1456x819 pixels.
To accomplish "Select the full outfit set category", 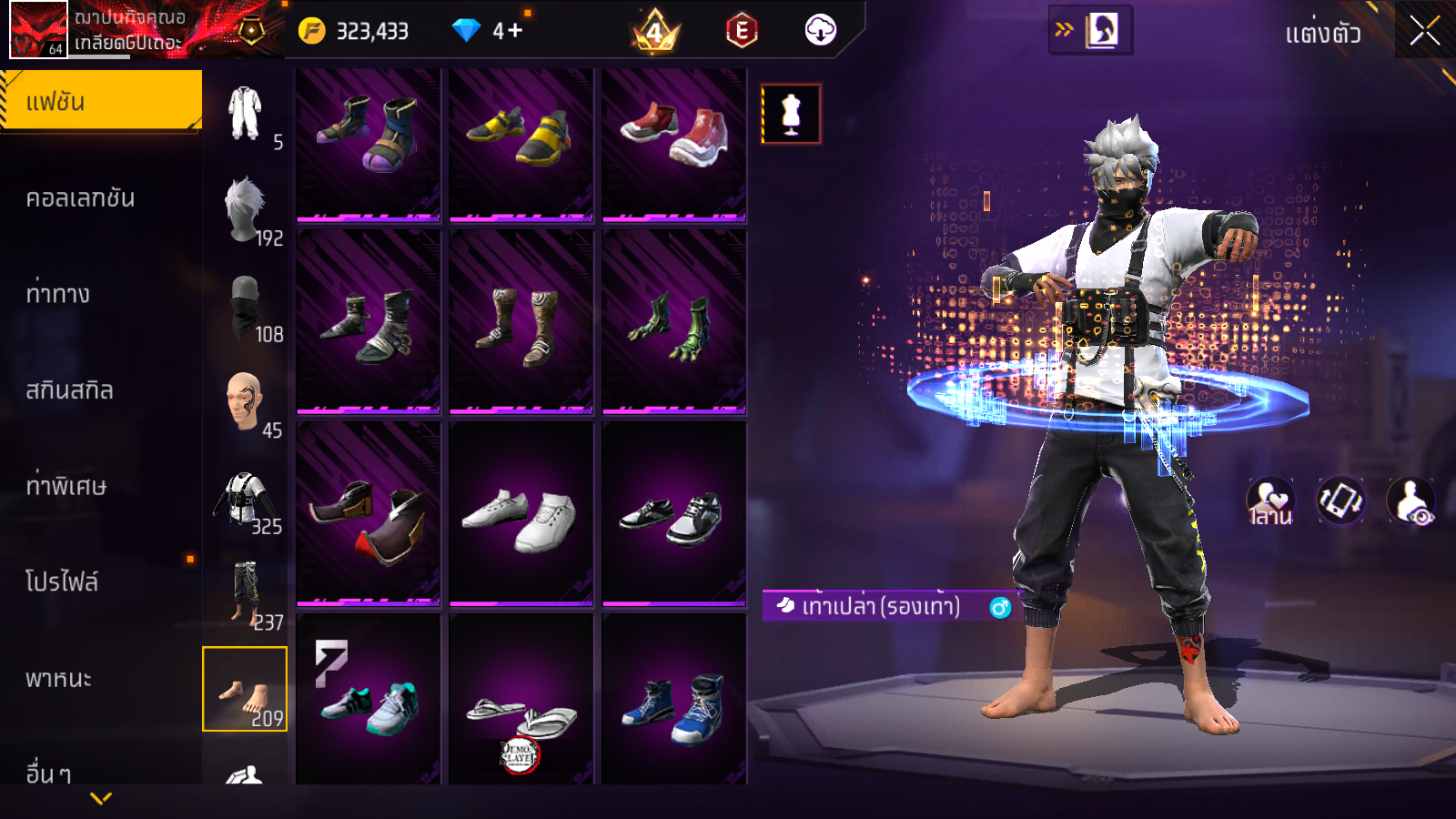I will click(x=246, y=115).
